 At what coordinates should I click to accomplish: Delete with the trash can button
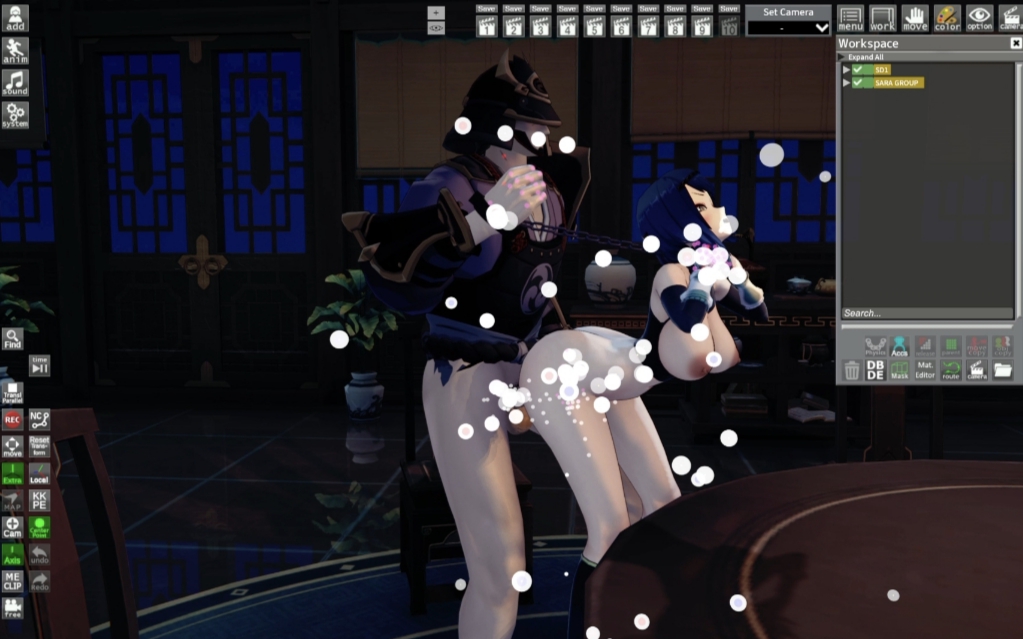pos(851,370)
